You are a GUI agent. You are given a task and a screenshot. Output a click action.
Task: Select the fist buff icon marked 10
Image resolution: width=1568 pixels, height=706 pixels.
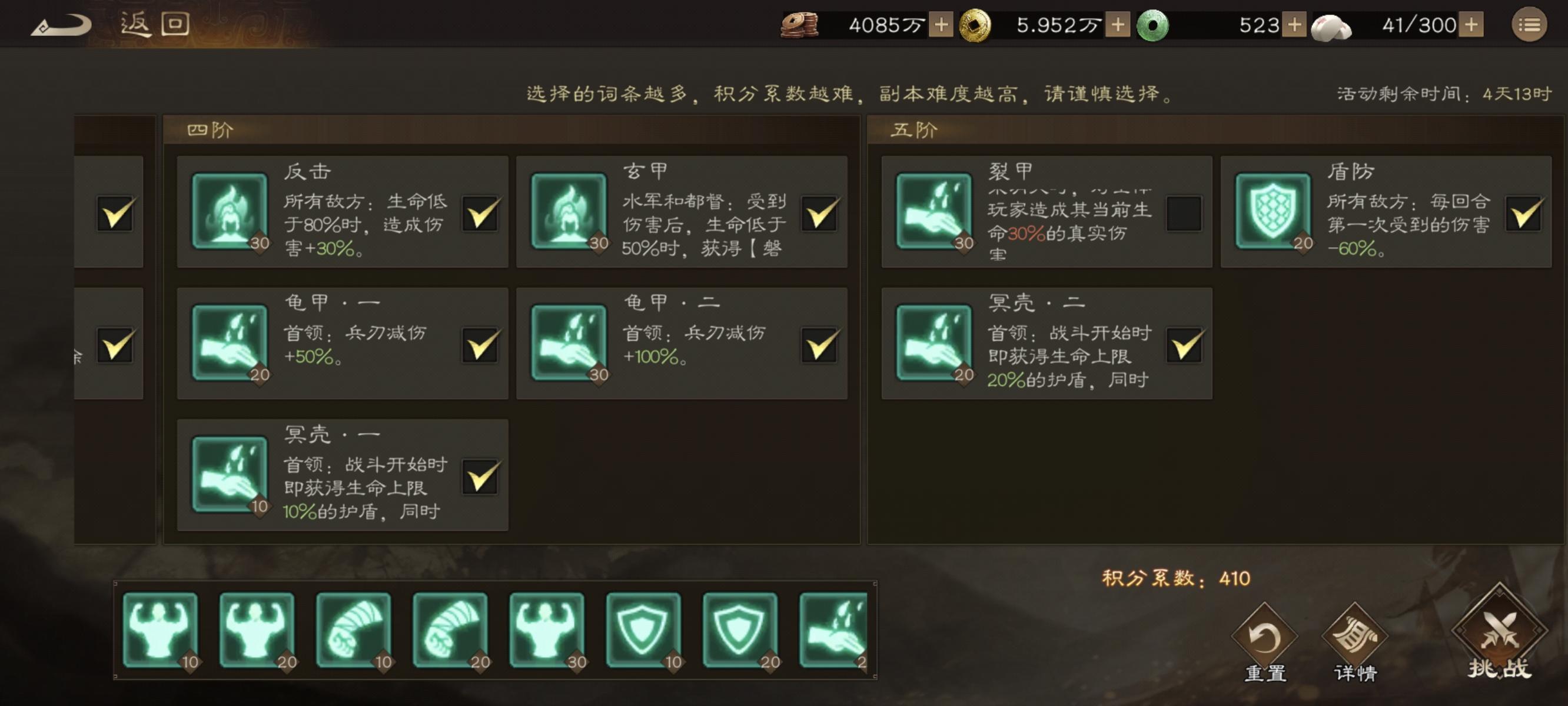[x=356, y=632]
